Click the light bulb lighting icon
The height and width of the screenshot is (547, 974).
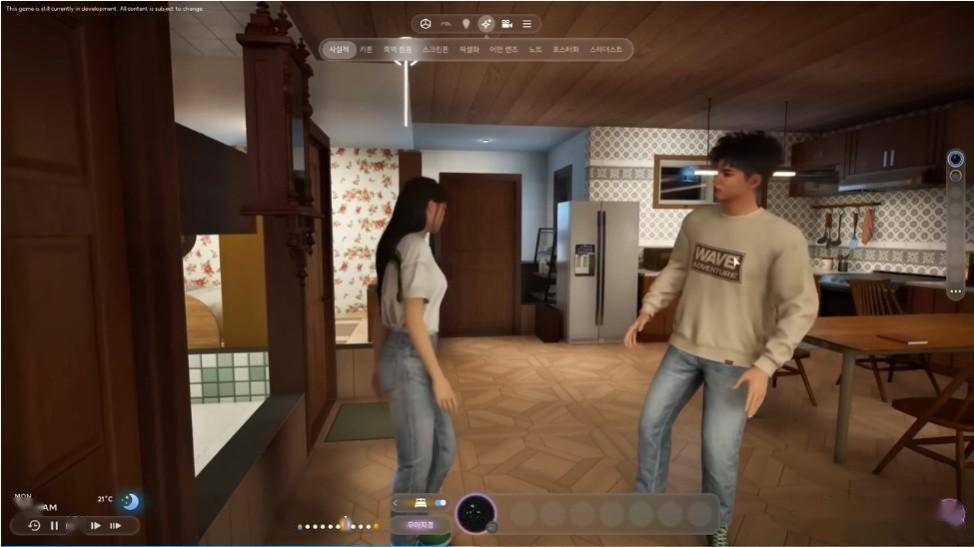(465, 23)
